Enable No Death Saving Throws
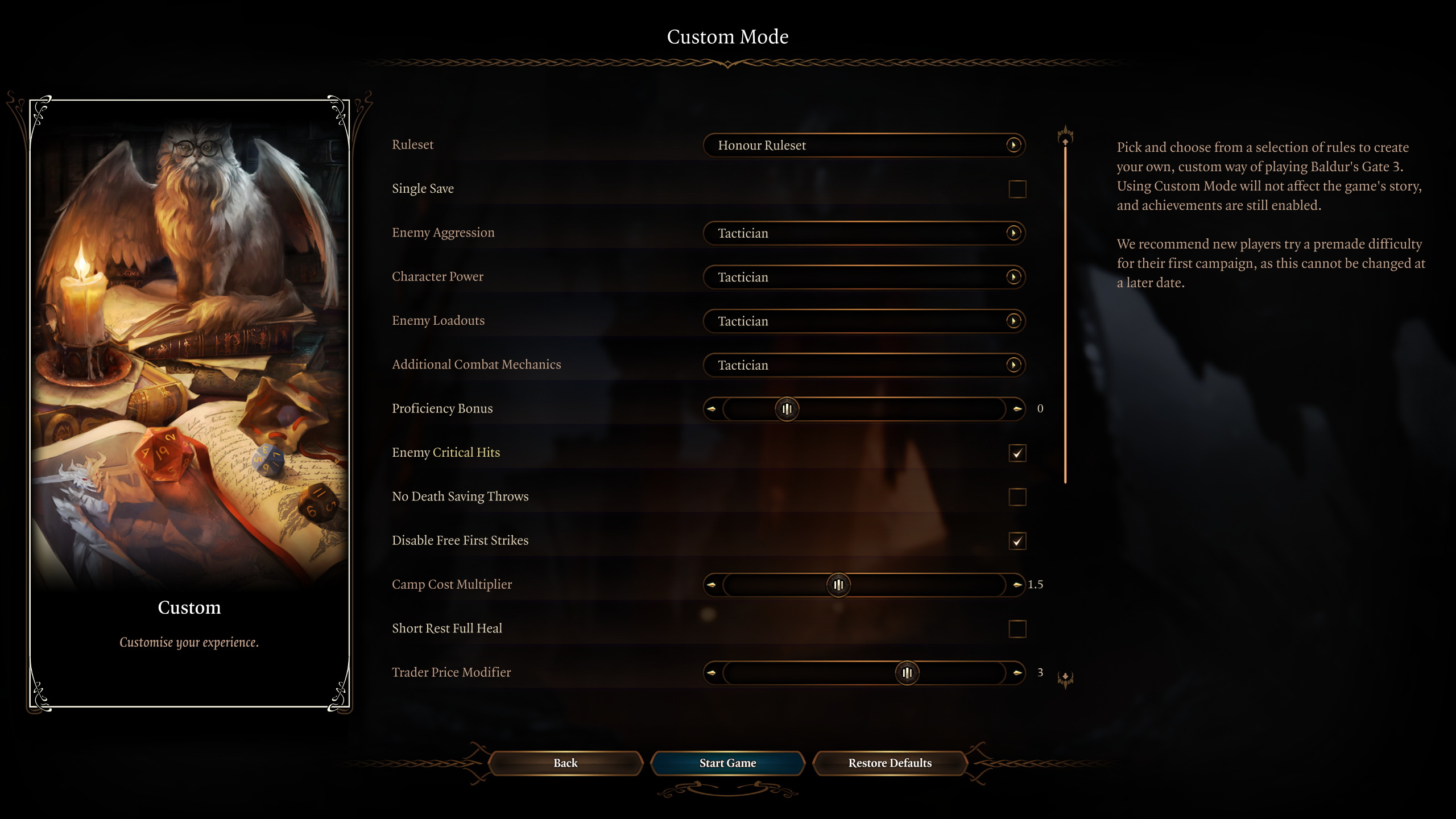This screenshot has width=1456, height=819. [x=1017, y=497]
